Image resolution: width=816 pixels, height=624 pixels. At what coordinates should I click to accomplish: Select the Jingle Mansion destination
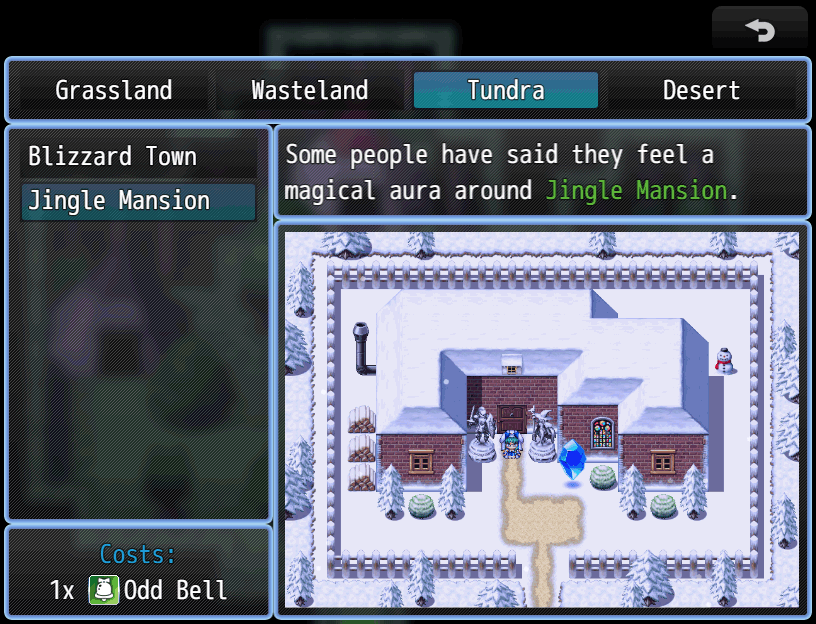[x=138, y=201]
